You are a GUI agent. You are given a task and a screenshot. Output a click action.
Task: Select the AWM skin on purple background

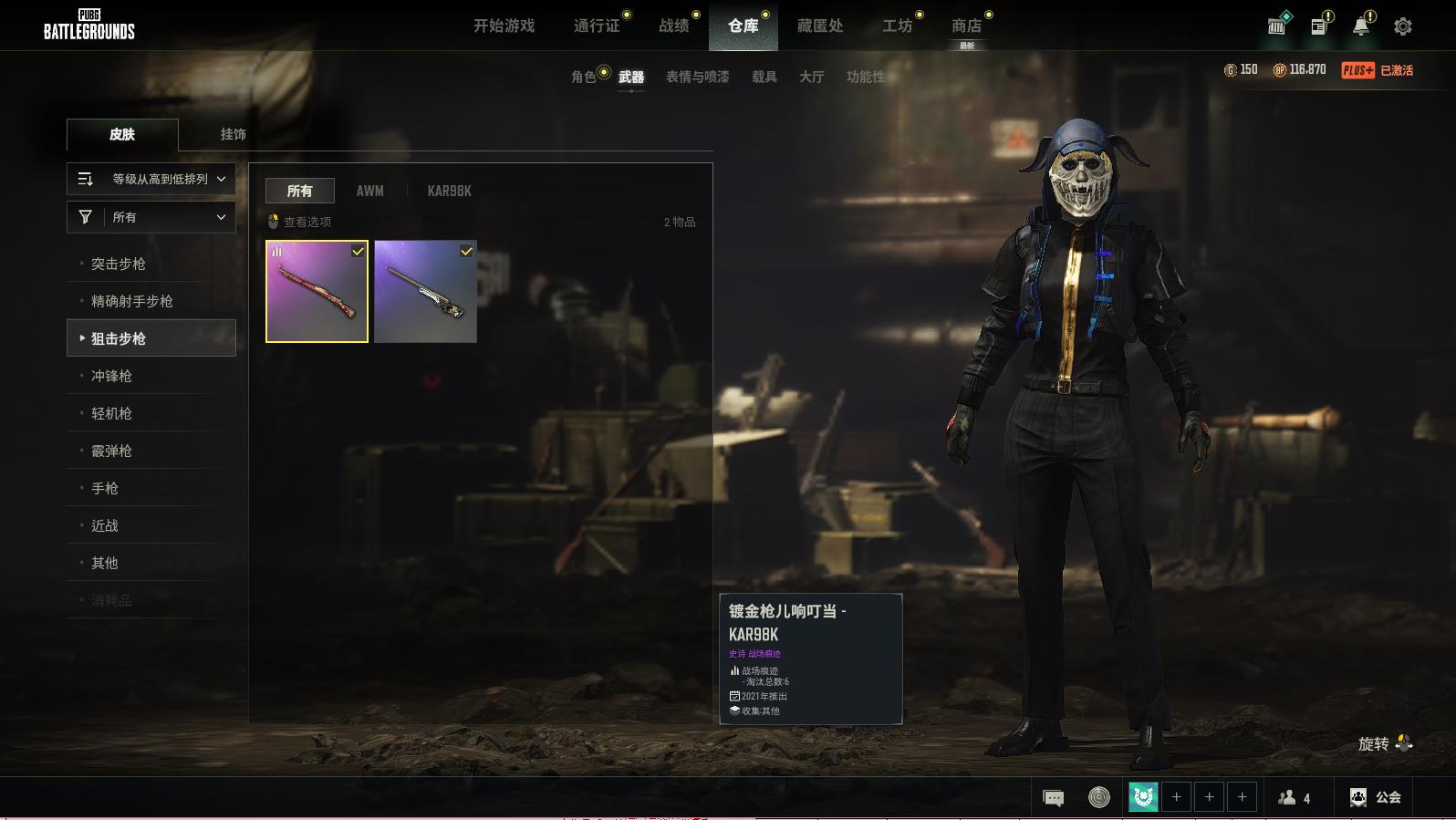(425, 292)
